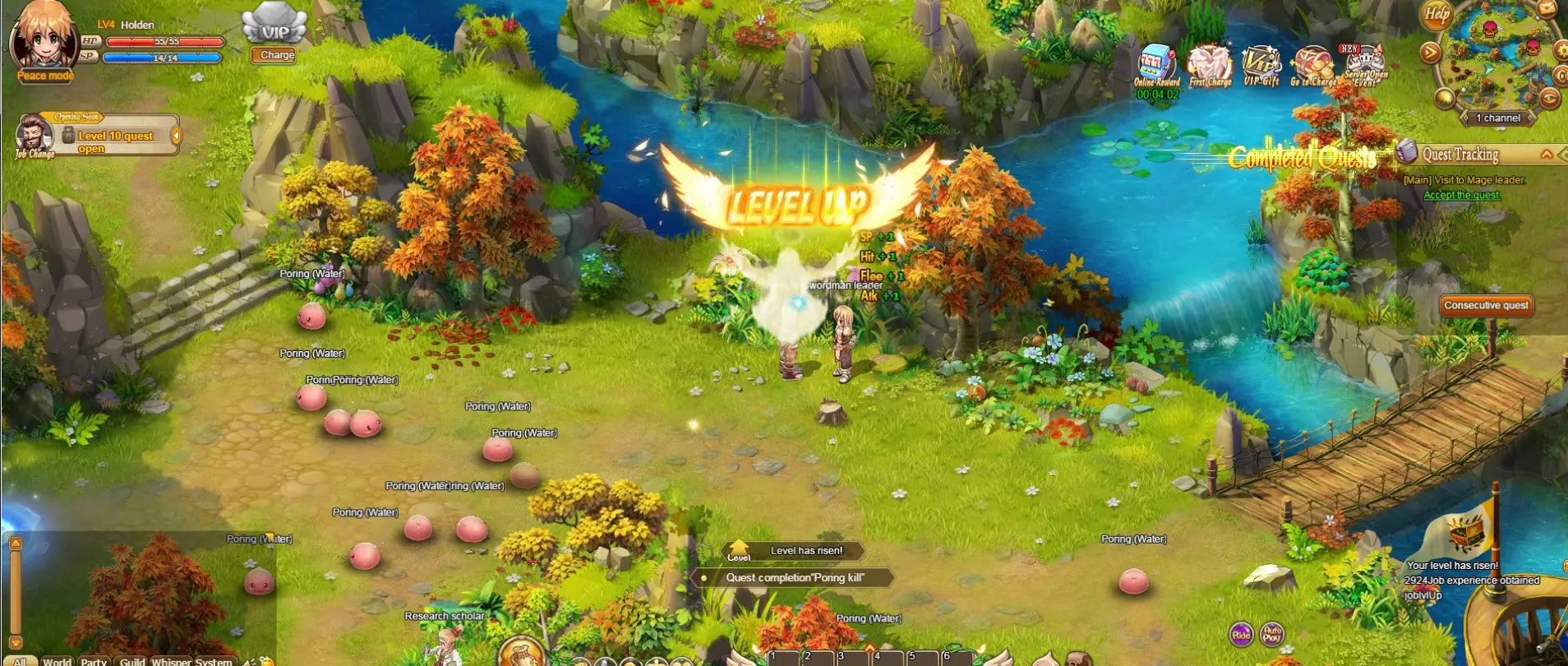The width and height of the screenshot is (1568, 666).
Task: Toggle the Auto Play button
Action: [x=1271, y=634]
